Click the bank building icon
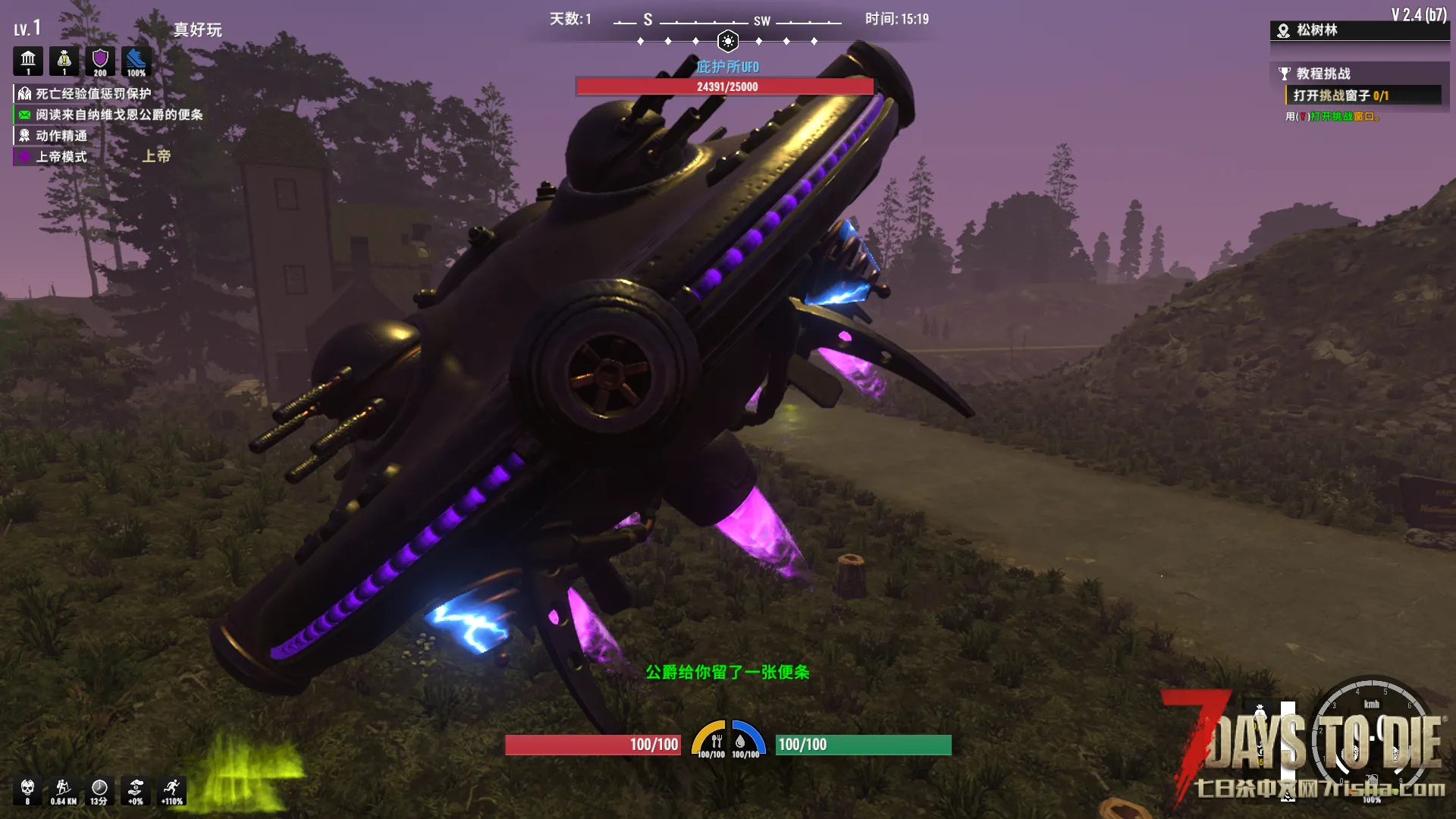The height and width of the screenshot is (819, 1456). [28, 61]
